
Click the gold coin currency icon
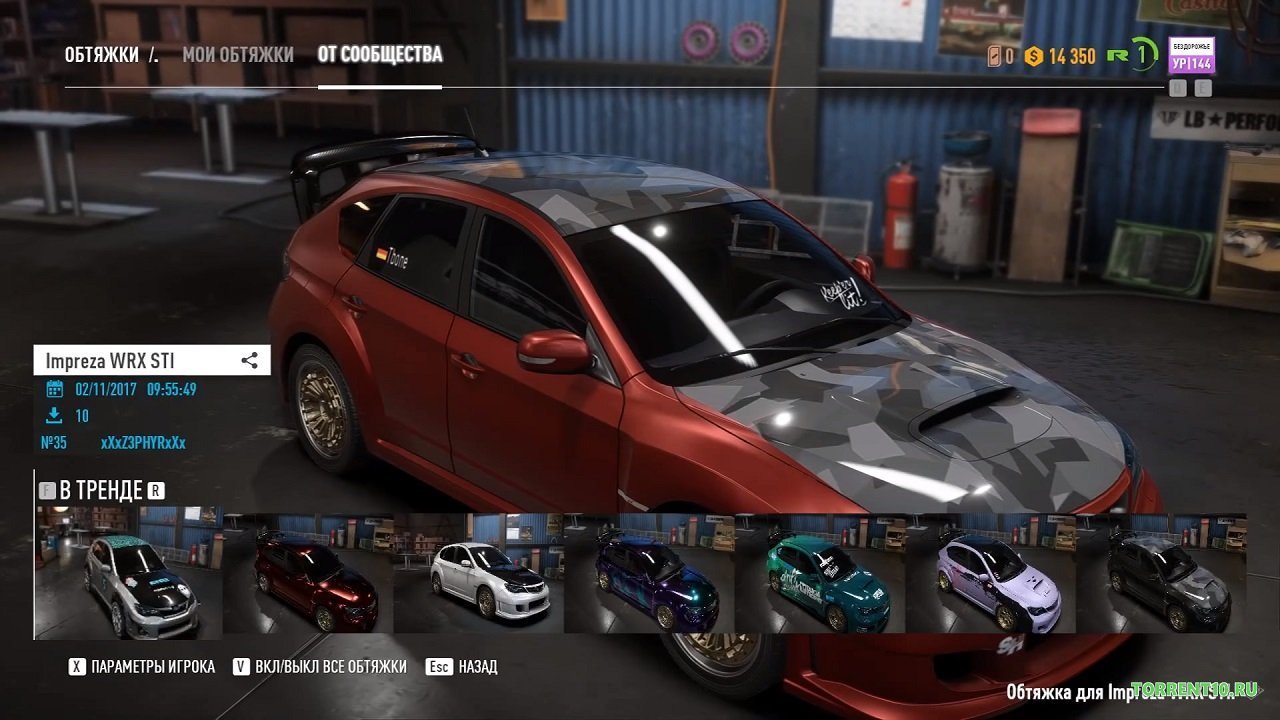tap(1034, 57)
